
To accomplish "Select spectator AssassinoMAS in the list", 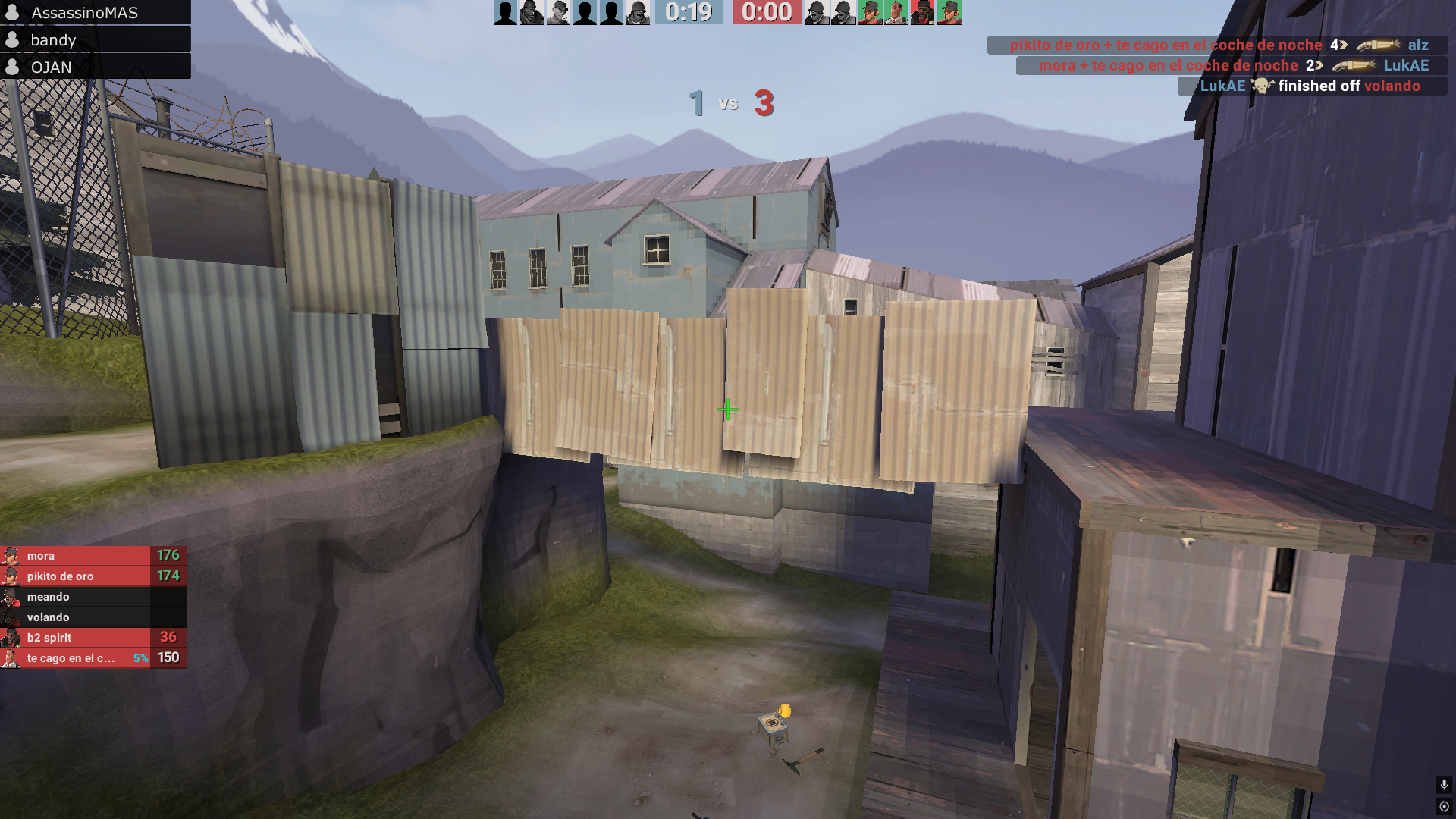I will pyautogui.click(x=84, y=13).
